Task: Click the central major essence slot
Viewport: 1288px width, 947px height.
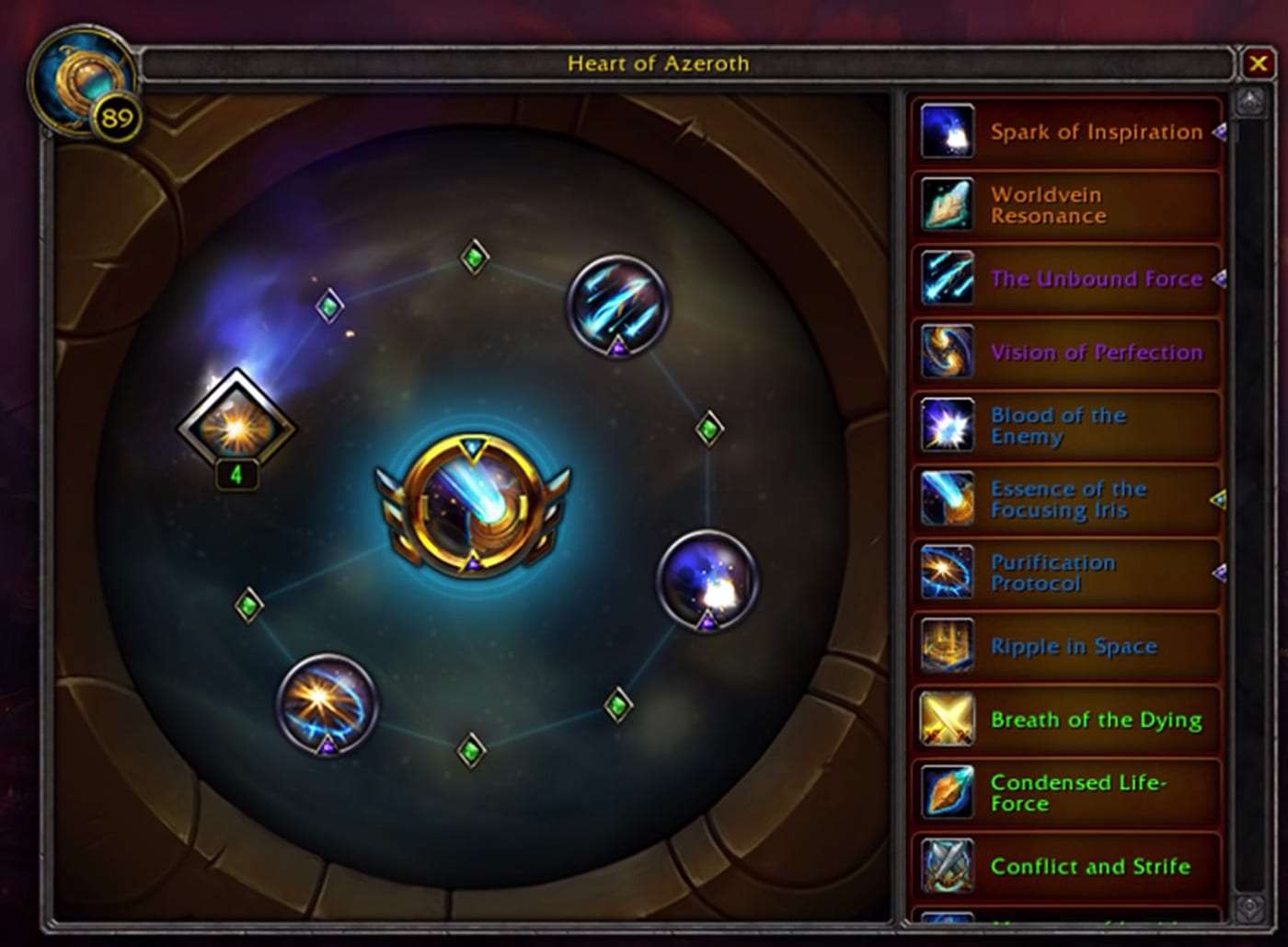Action: 473,505
